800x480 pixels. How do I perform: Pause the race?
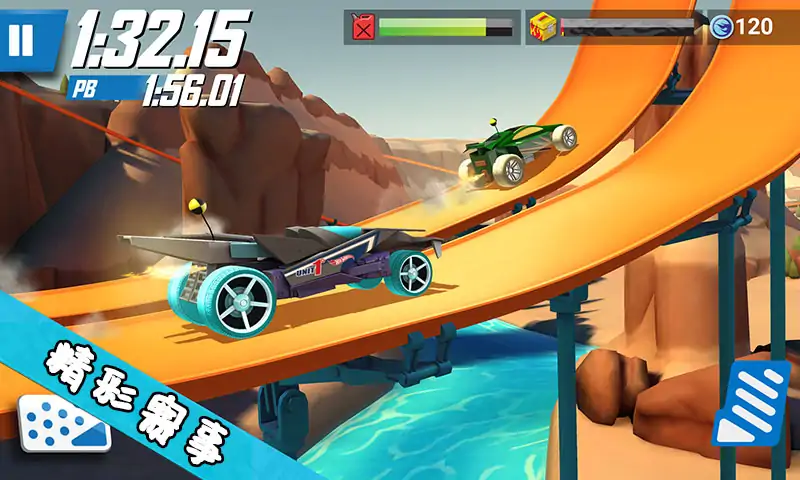(x=22, y=40)
